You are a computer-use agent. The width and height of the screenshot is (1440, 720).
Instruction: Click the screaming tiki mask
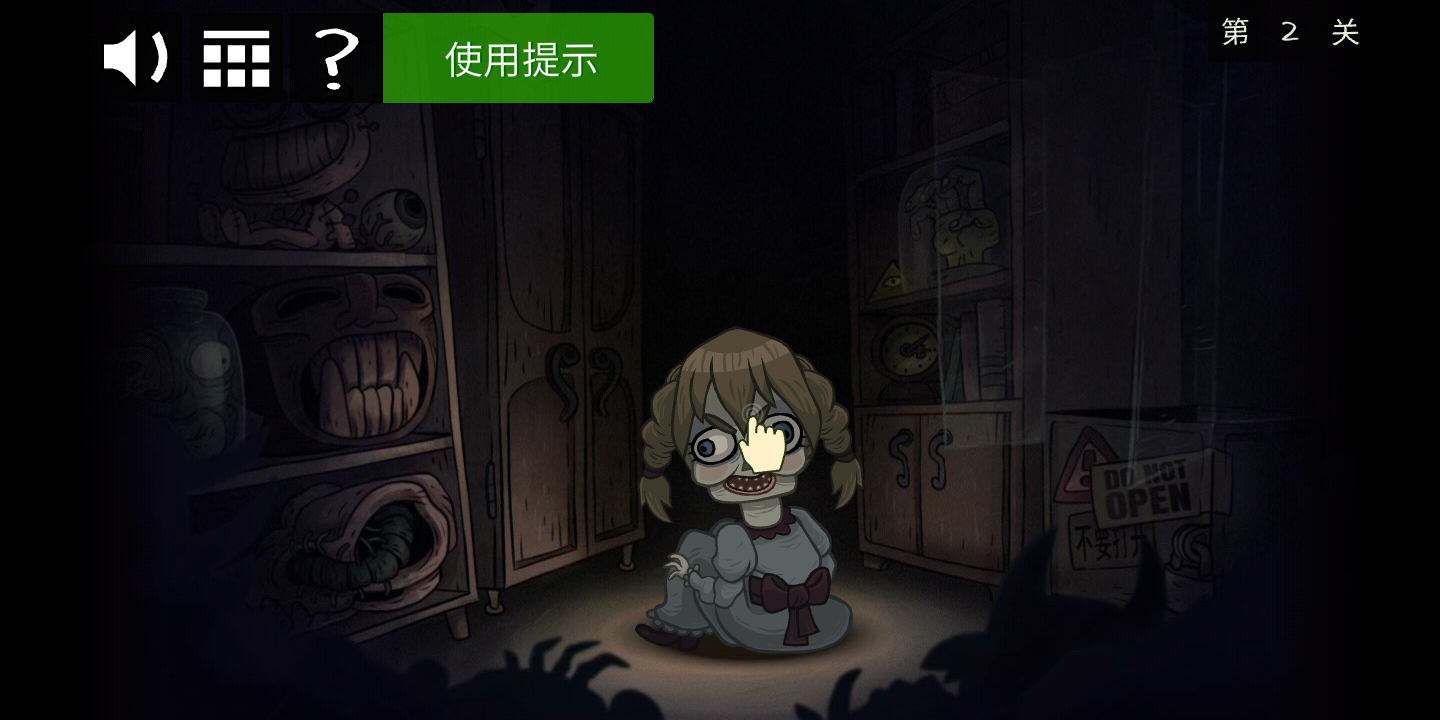click(355, 345)
